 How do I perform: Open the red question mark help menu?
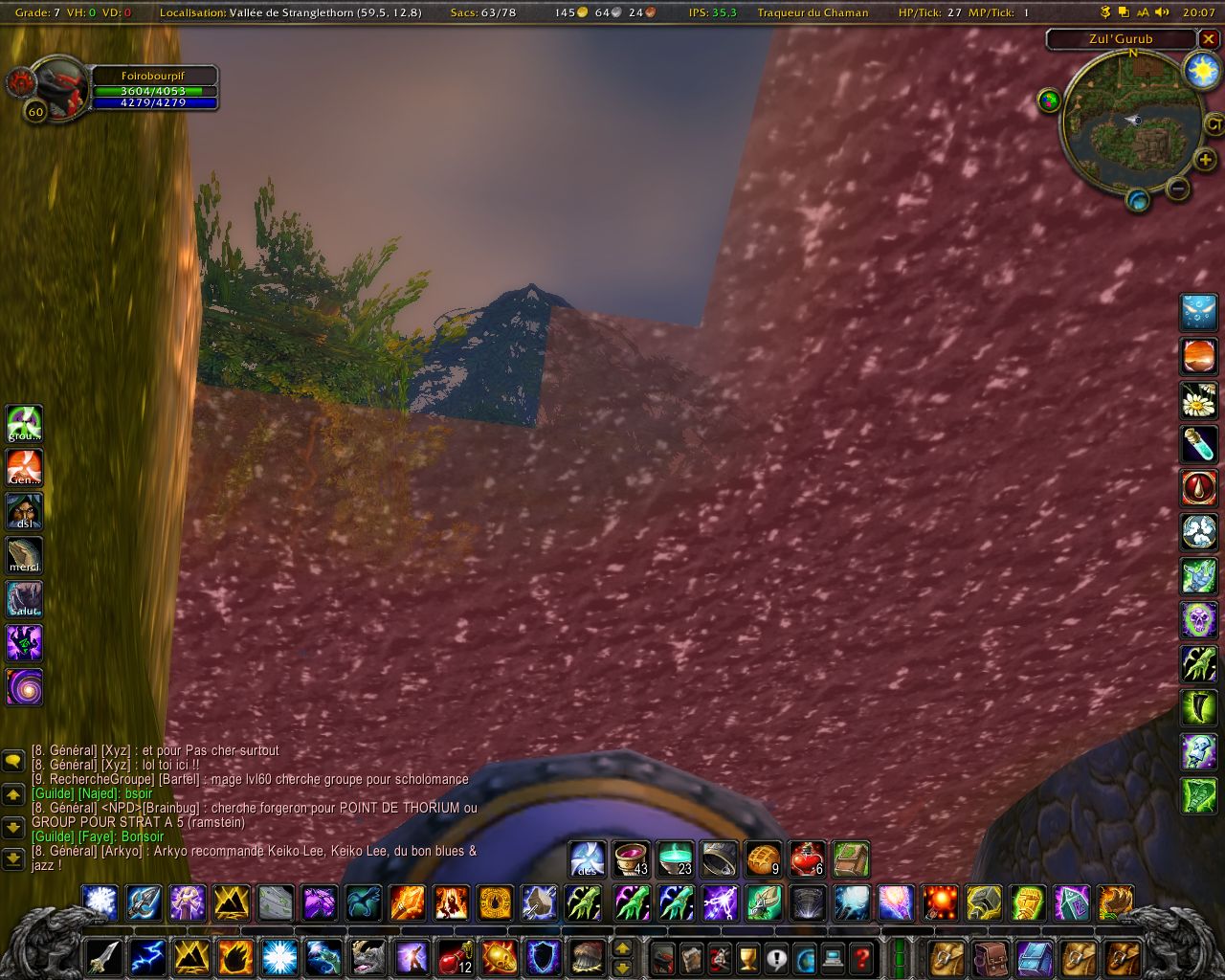(x=862, y=957)
